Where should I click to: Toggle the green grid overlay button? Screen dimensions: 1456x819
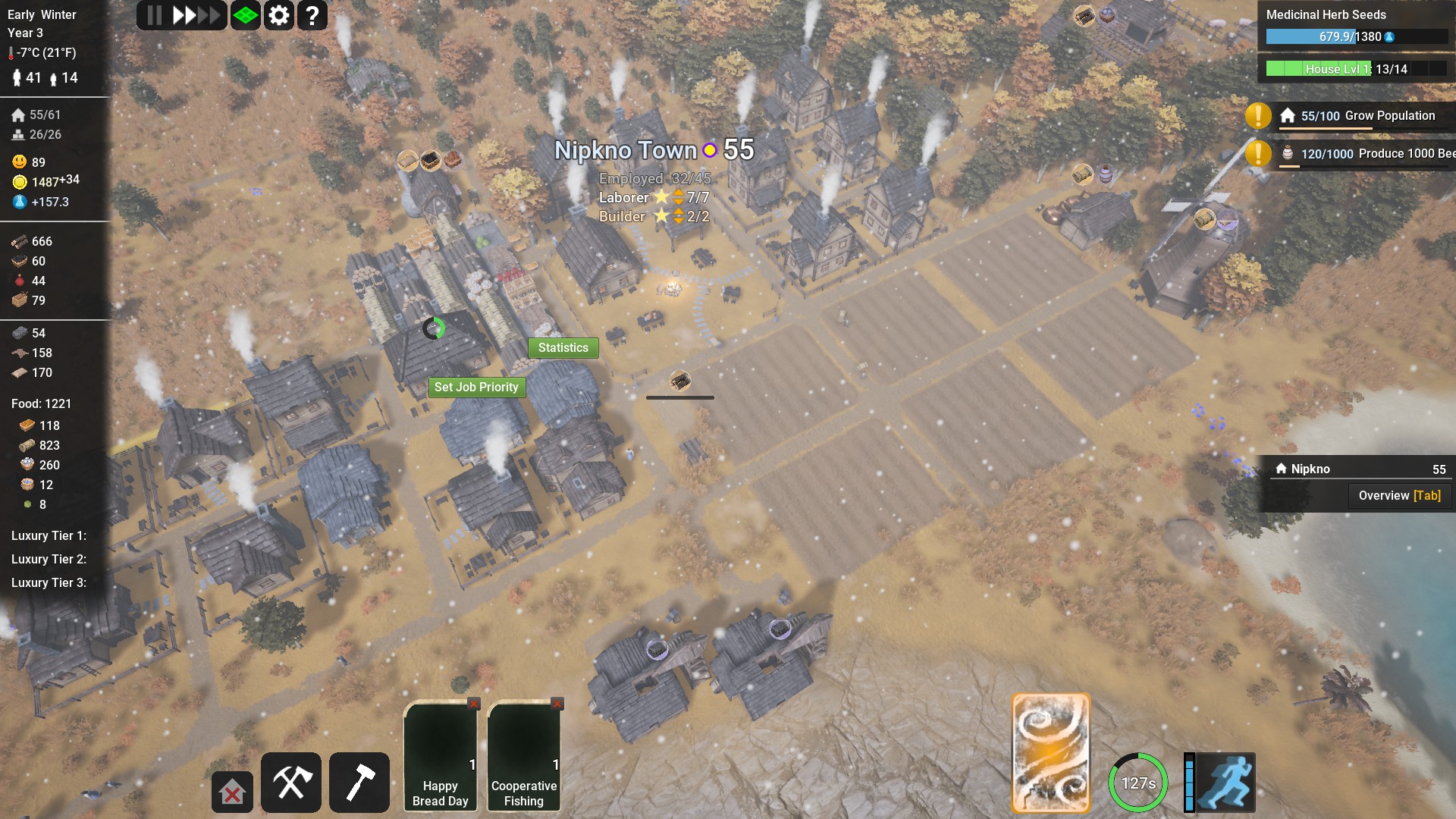click(246, 15)
